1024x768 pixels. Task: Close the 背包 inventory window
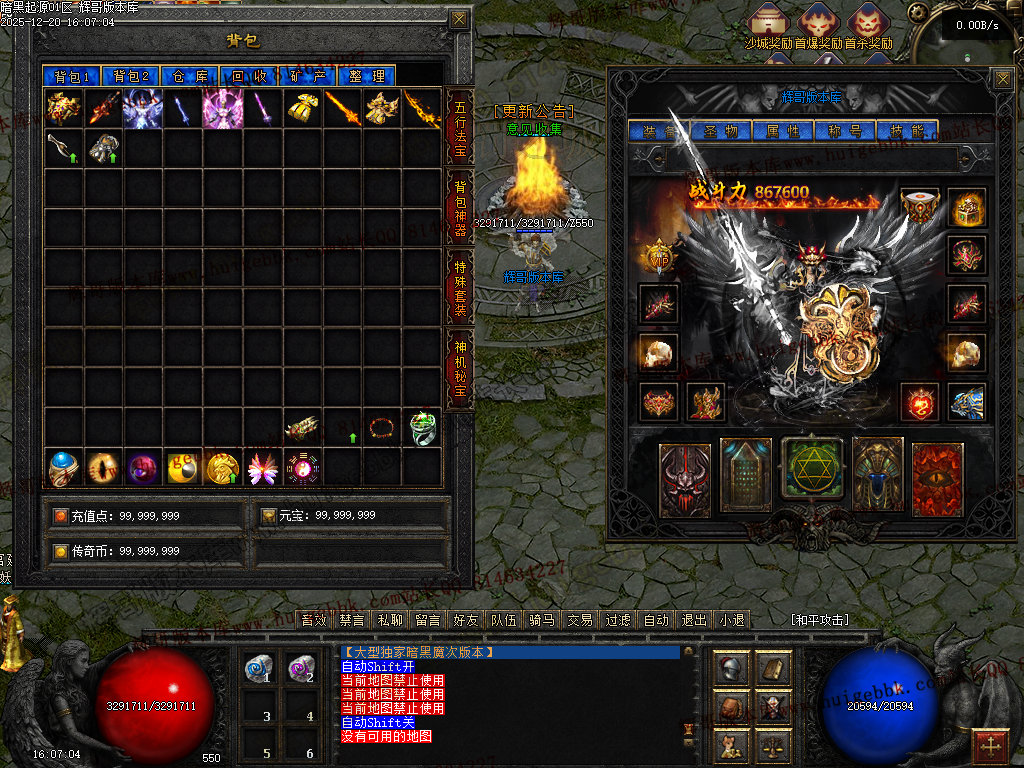[x=458, y=19]
